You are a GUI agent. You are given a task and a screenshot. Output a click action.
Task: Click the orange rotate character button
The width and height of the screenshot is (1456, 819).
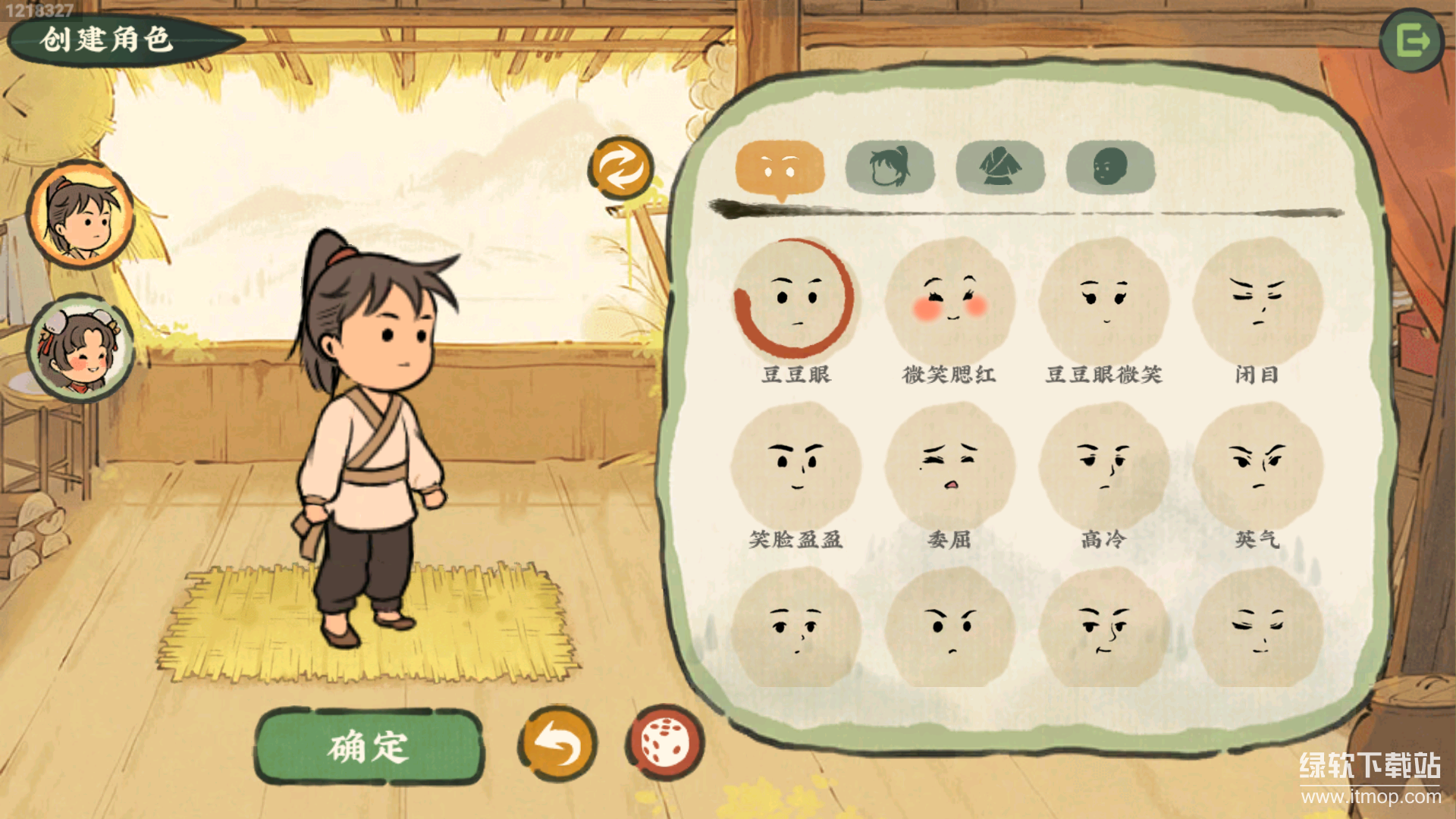click(621, 168)
